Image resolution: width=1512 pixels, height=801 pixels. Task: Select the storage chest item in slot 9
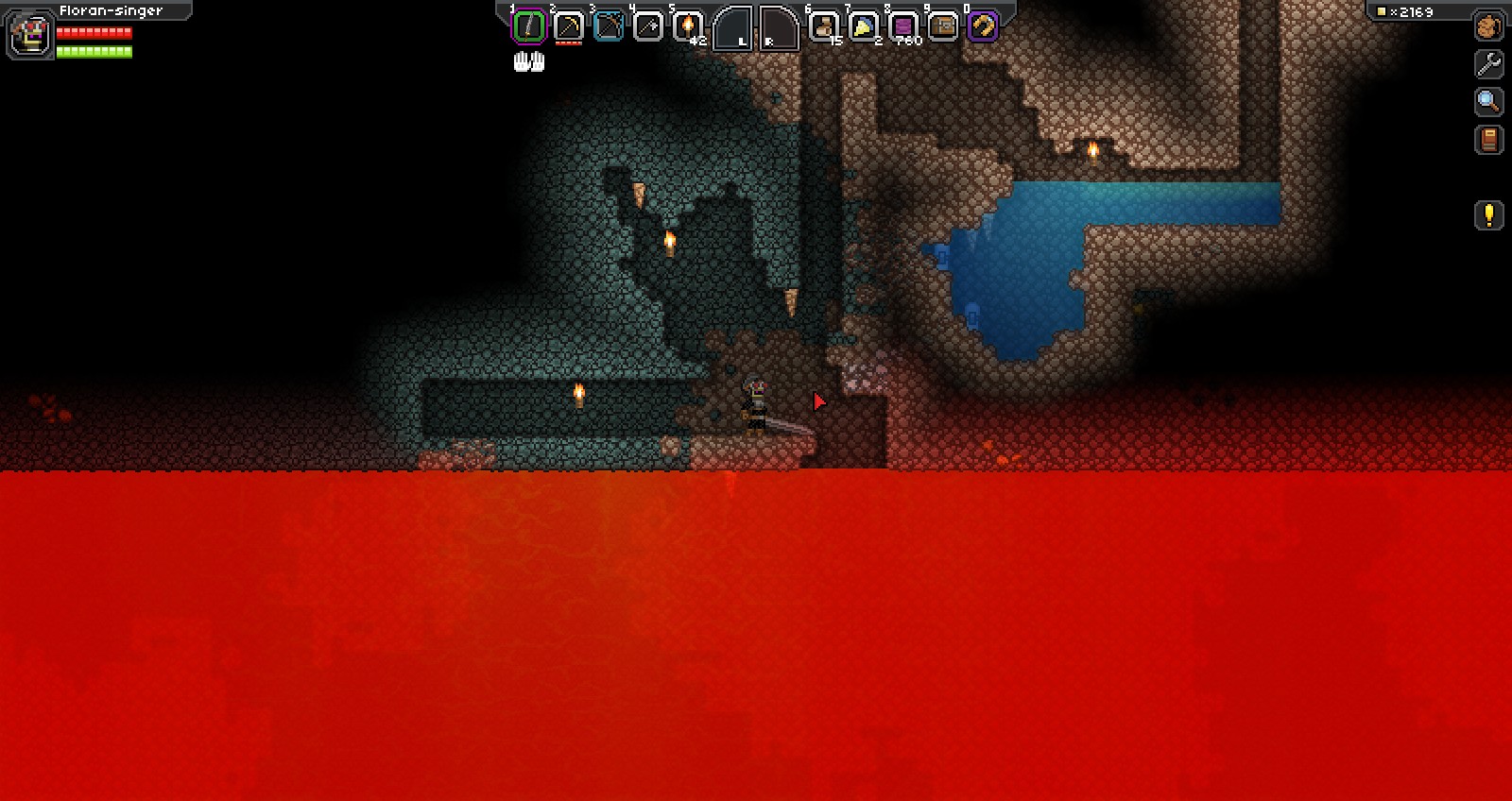942,25
